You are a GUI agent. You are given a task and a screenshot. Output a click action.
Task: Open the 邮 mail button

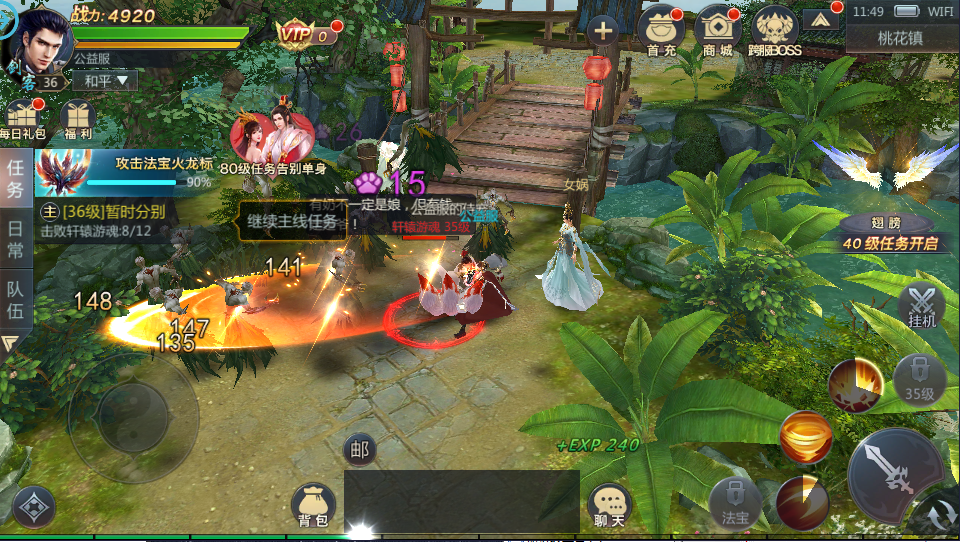point(360,450)
